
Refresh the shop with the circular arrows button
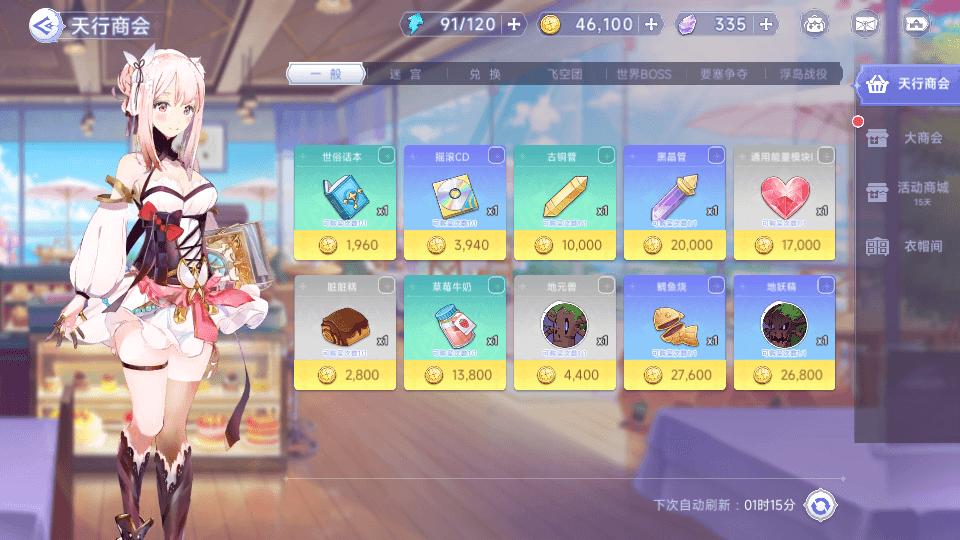tap(820, 505)
